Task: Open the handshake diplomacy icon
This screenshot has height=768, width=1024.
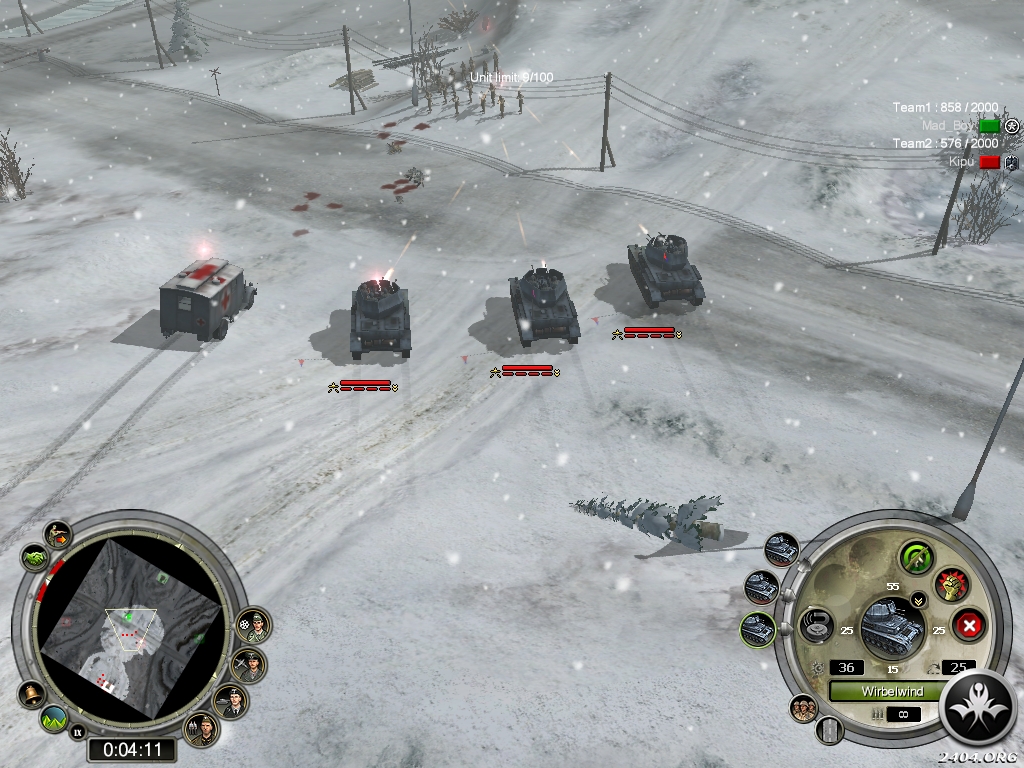Action: pyautogui.click(x=34, y=556)
